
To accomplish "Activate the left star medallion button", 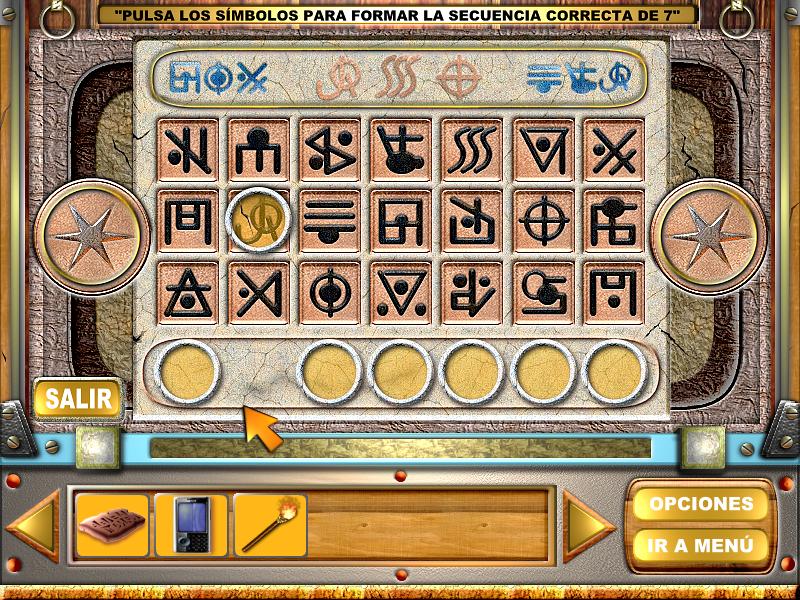I will pyautogui.click(x=92, y=236).
